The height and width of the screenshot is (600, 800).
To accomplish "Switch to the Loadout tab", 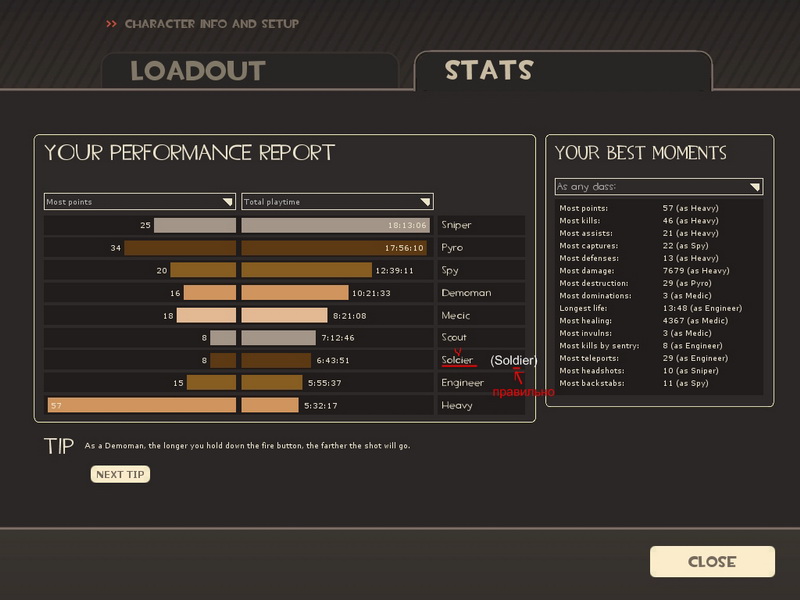I will pyautogui.click(x=198, y=71).
